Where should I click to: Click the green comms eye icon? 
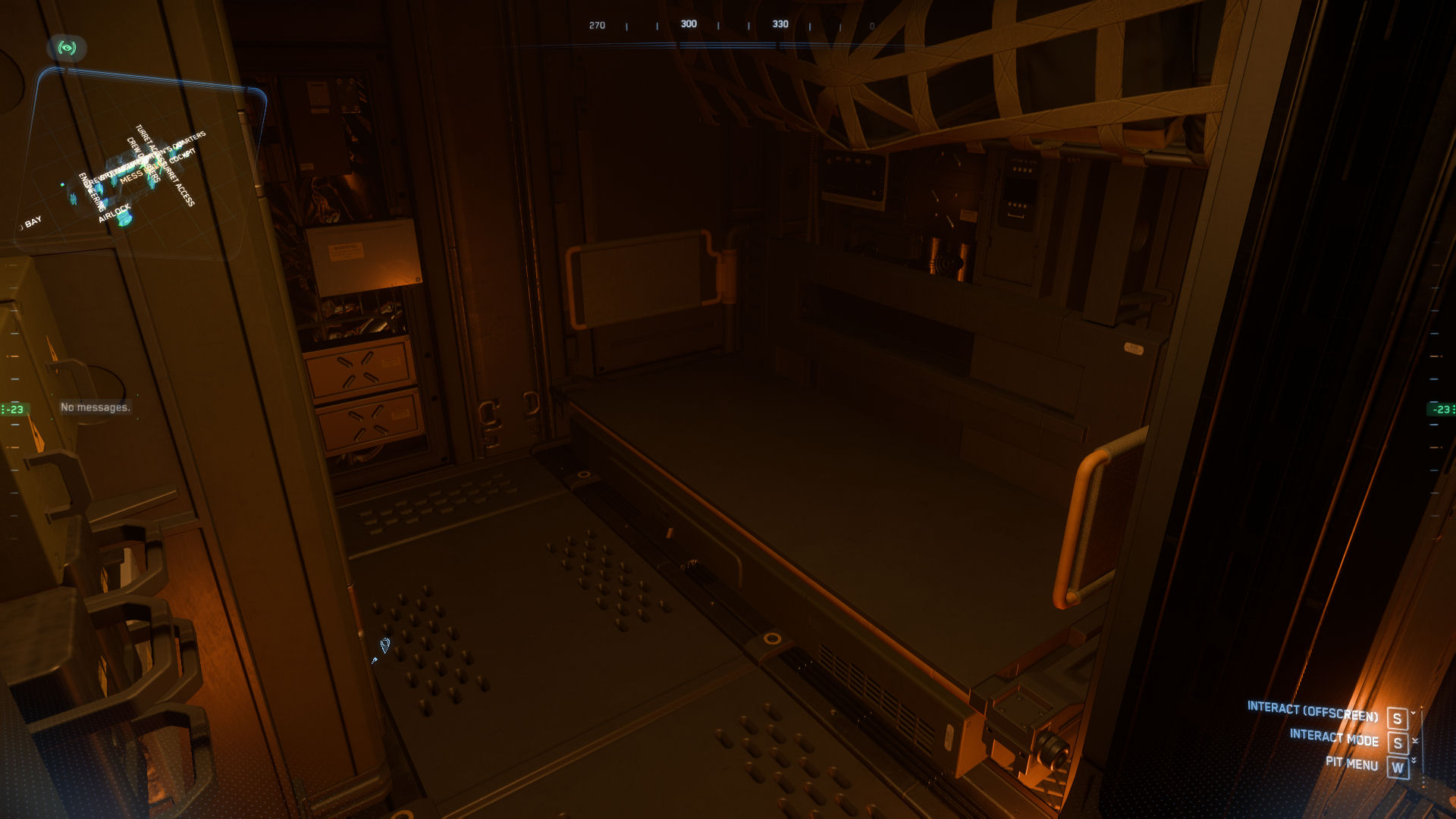[67, 47]
